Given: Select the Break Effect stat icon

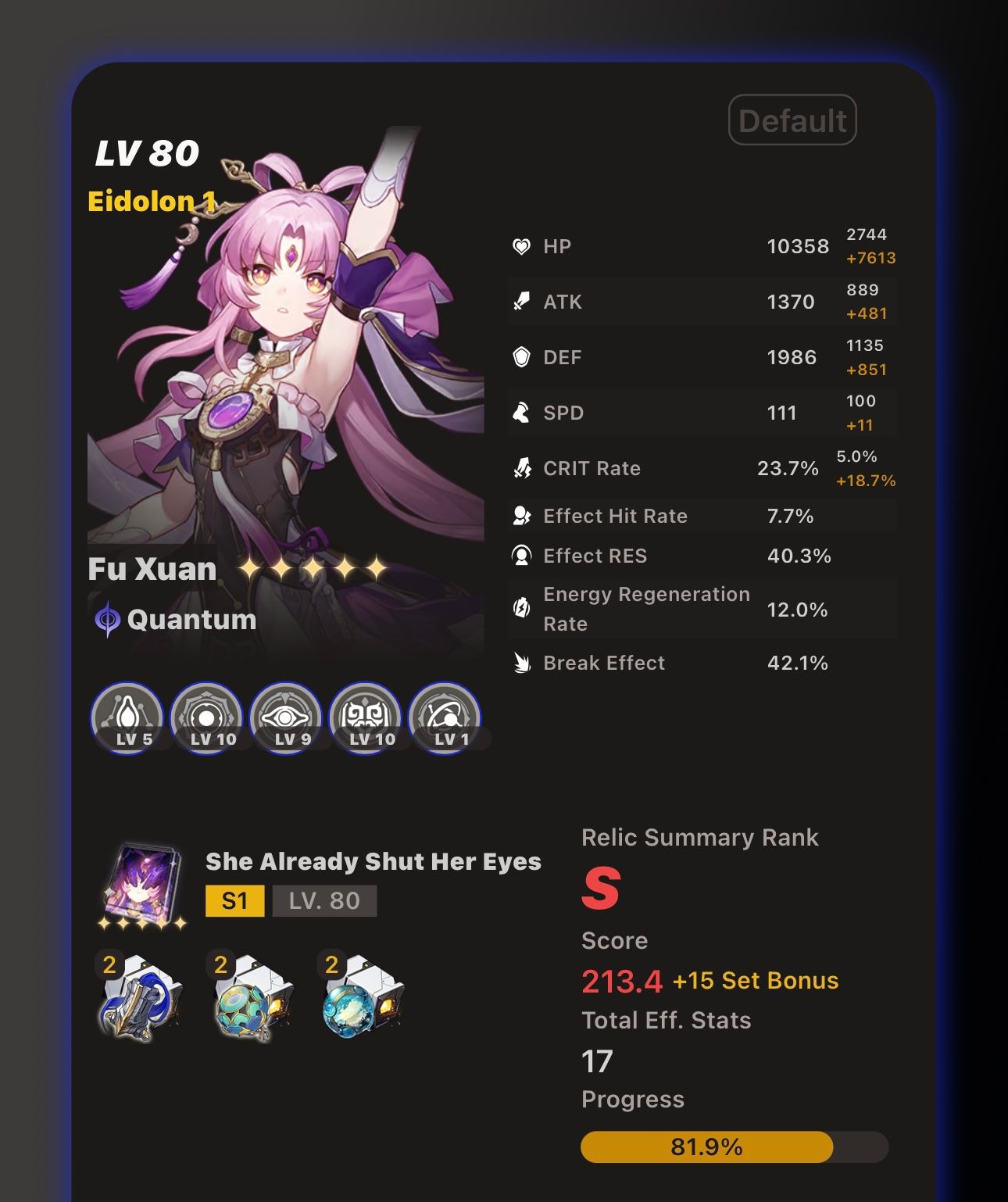Looking at the screenshot, I should click(x=522, y=663).
